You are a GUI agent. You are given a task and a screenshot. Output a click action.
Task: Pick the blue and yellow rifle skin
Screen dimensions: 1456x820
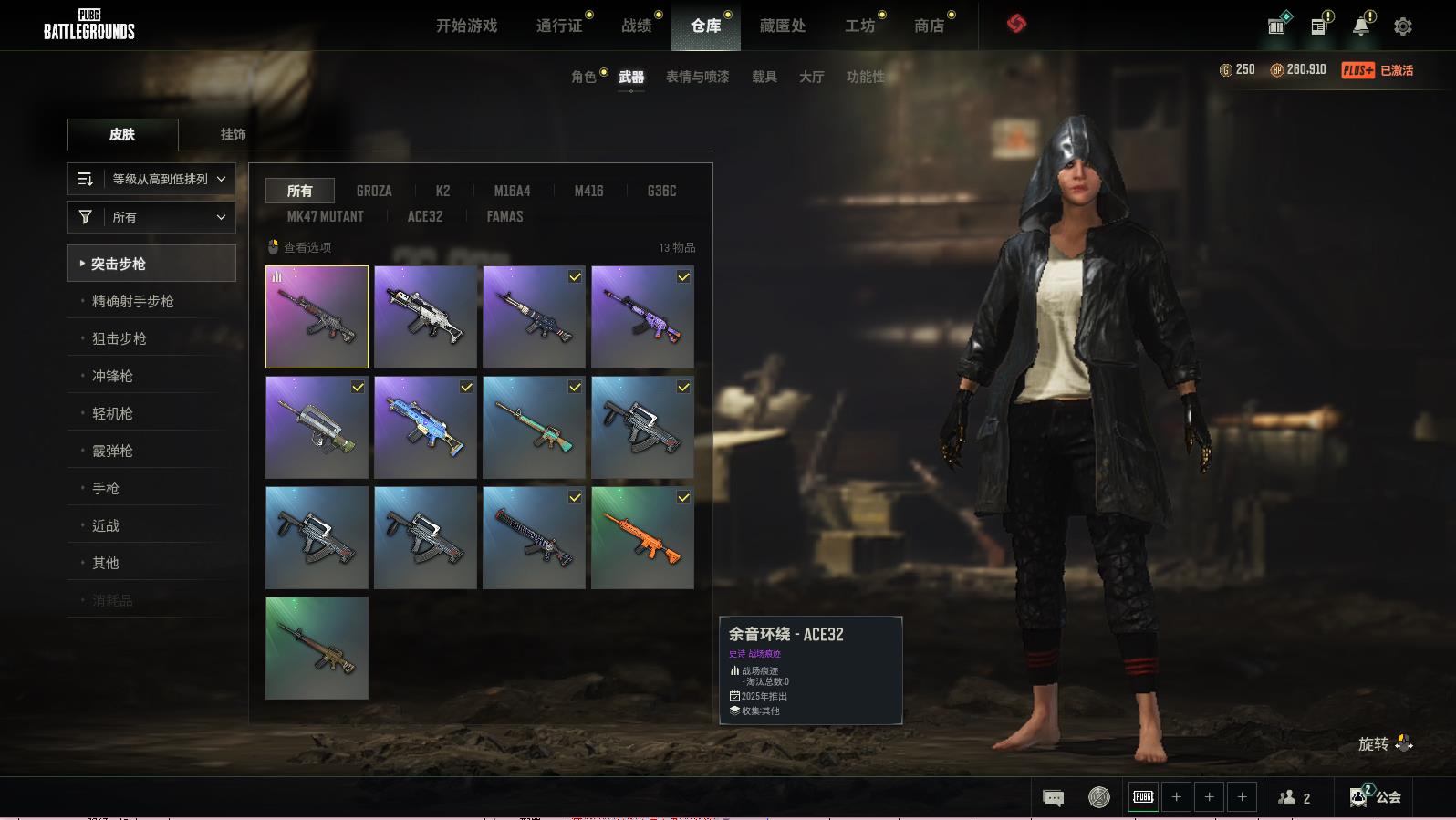coord(425,427)
